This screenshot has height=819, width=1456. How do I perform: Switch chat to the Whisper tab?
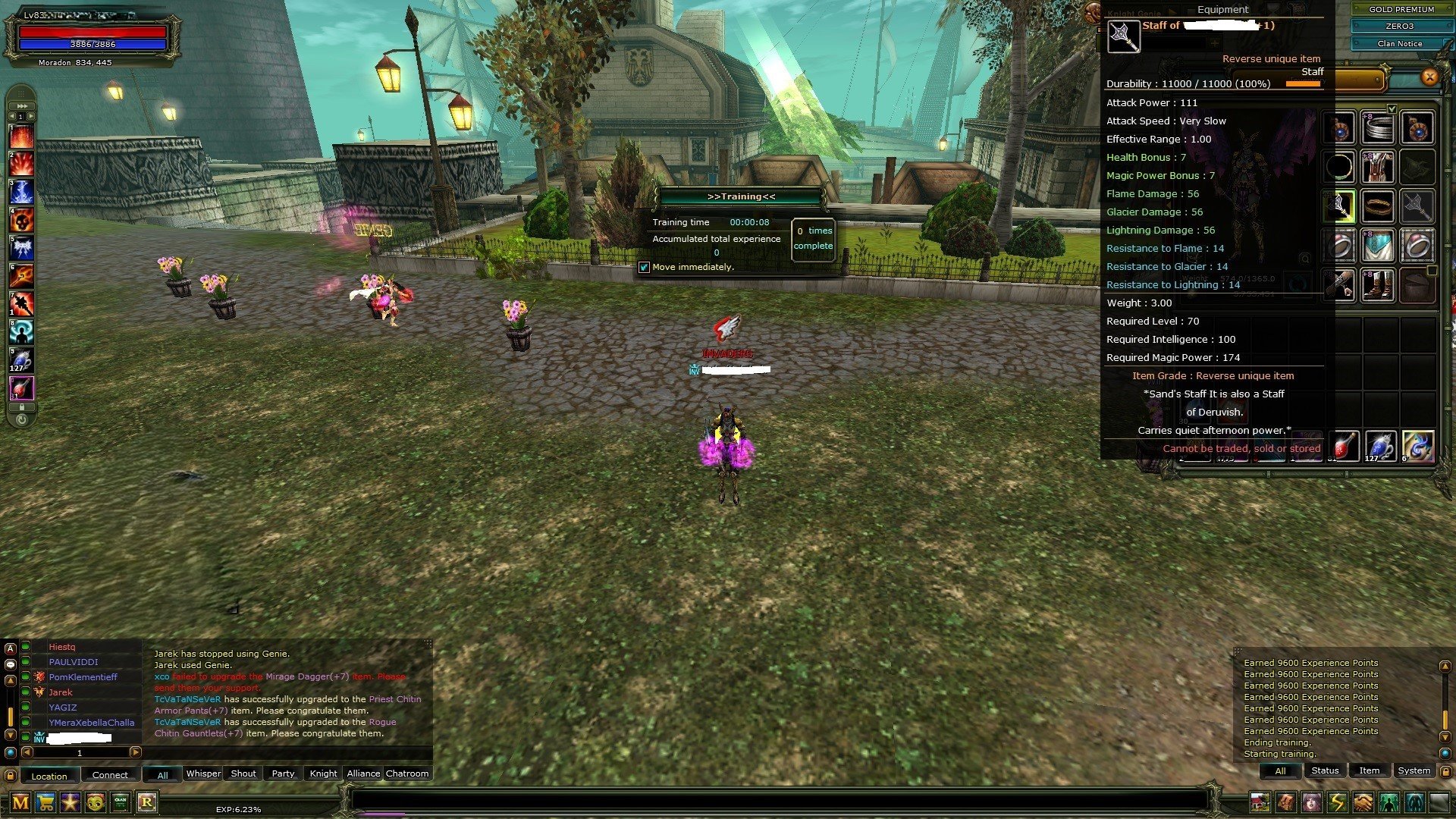(203, 773)
